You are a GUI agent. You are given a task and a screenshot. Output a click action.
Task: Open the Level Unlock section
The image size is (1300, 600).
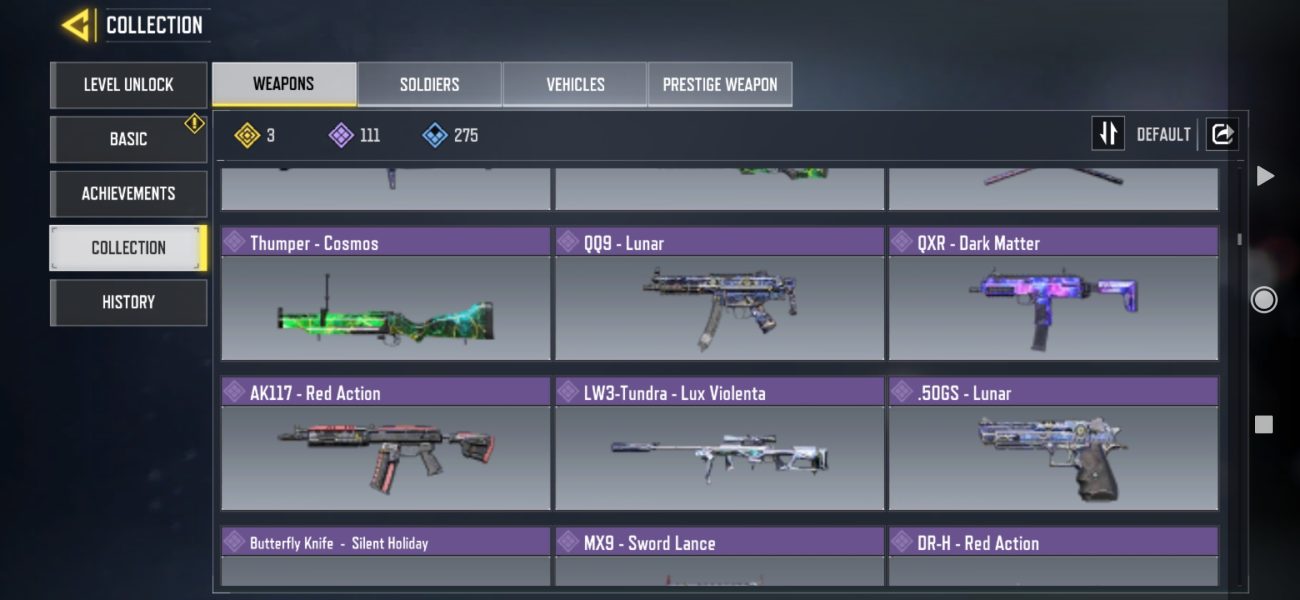click(x=128, y=85)
